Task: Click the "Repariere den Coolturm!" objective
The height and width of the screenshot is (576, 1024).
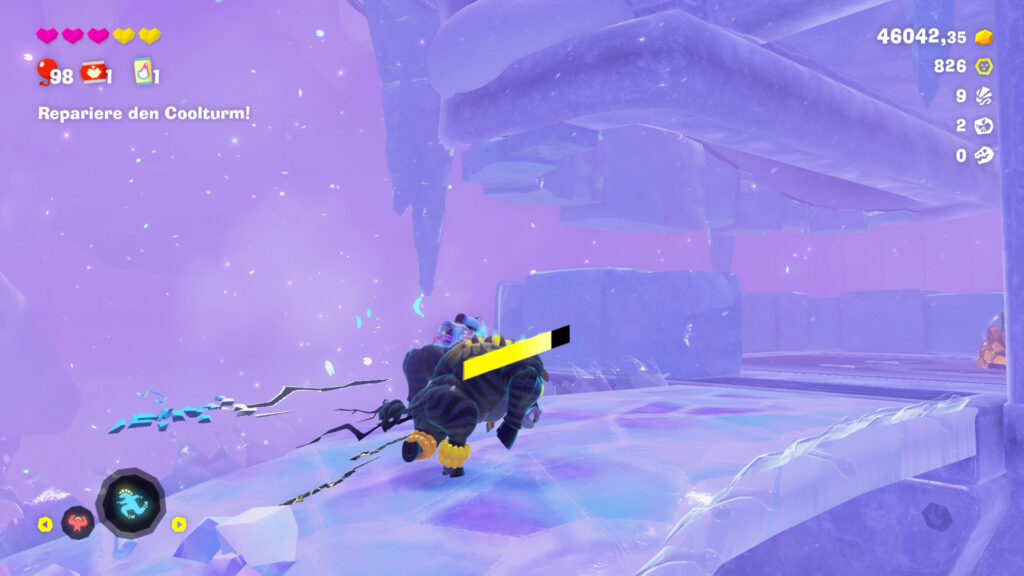Action: tap(144, 113)
